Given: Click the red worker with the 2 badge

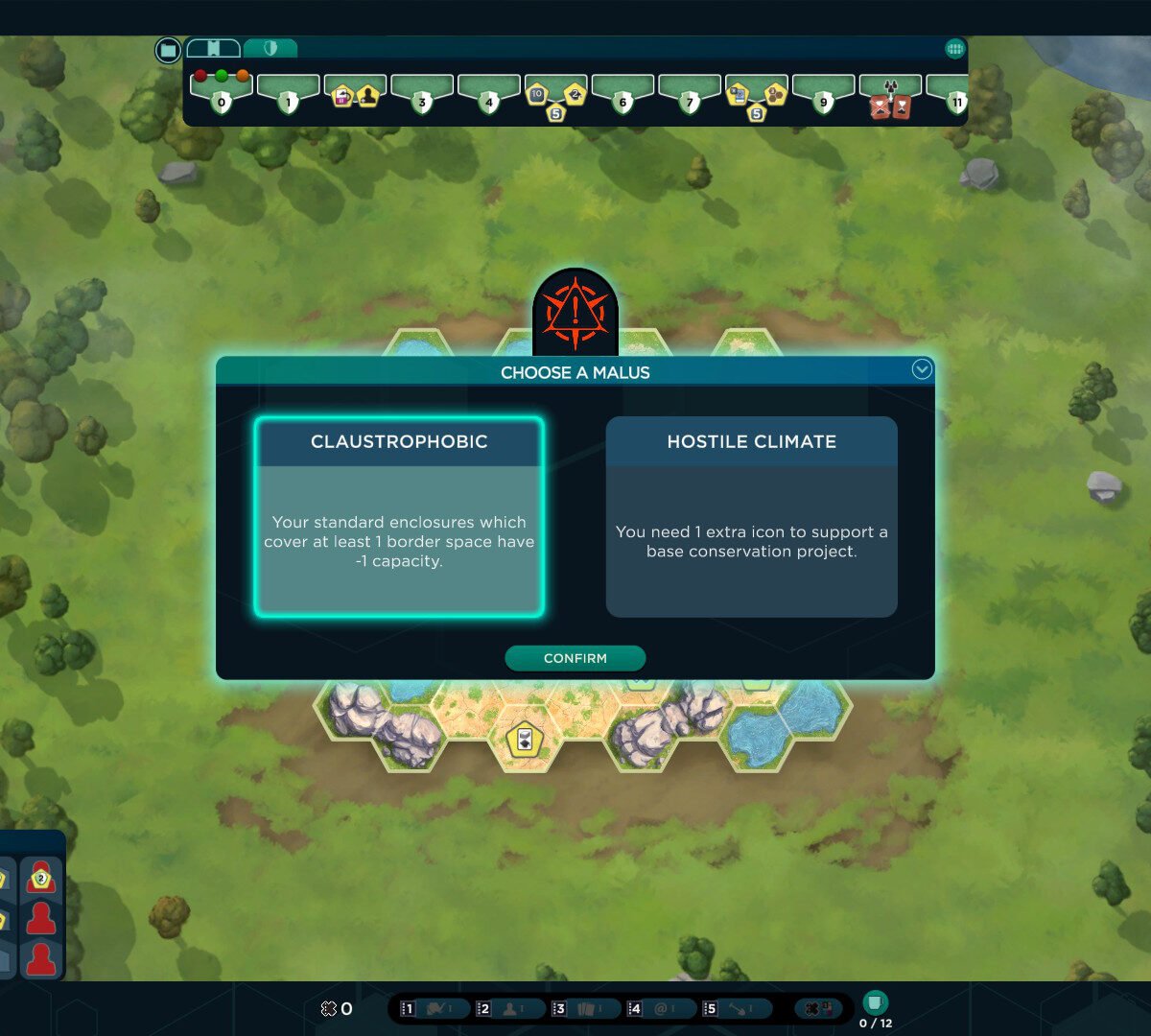Looking at the screenshot, I should click(40, 878).
